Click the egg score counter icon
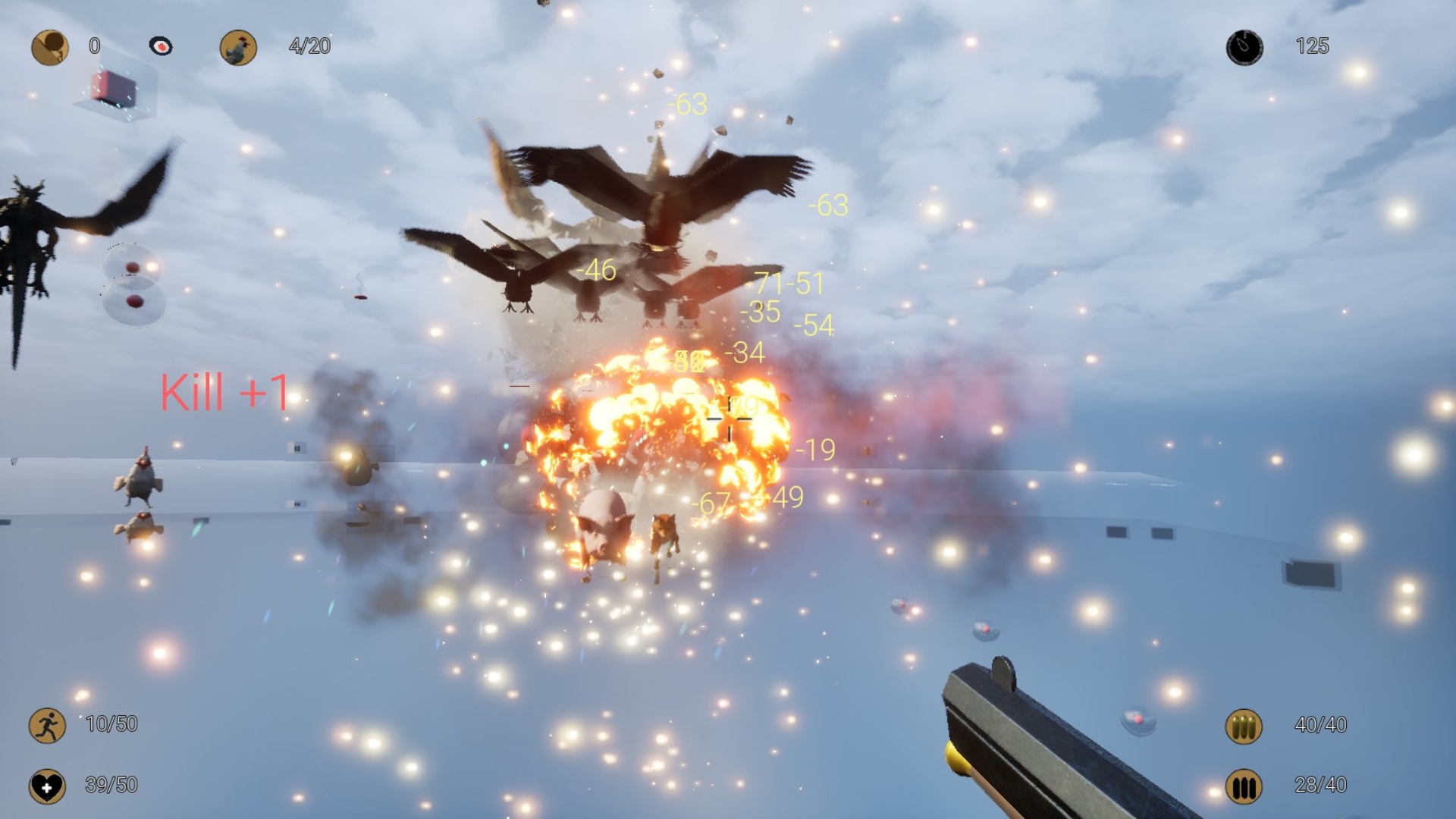 pos(49,46)
